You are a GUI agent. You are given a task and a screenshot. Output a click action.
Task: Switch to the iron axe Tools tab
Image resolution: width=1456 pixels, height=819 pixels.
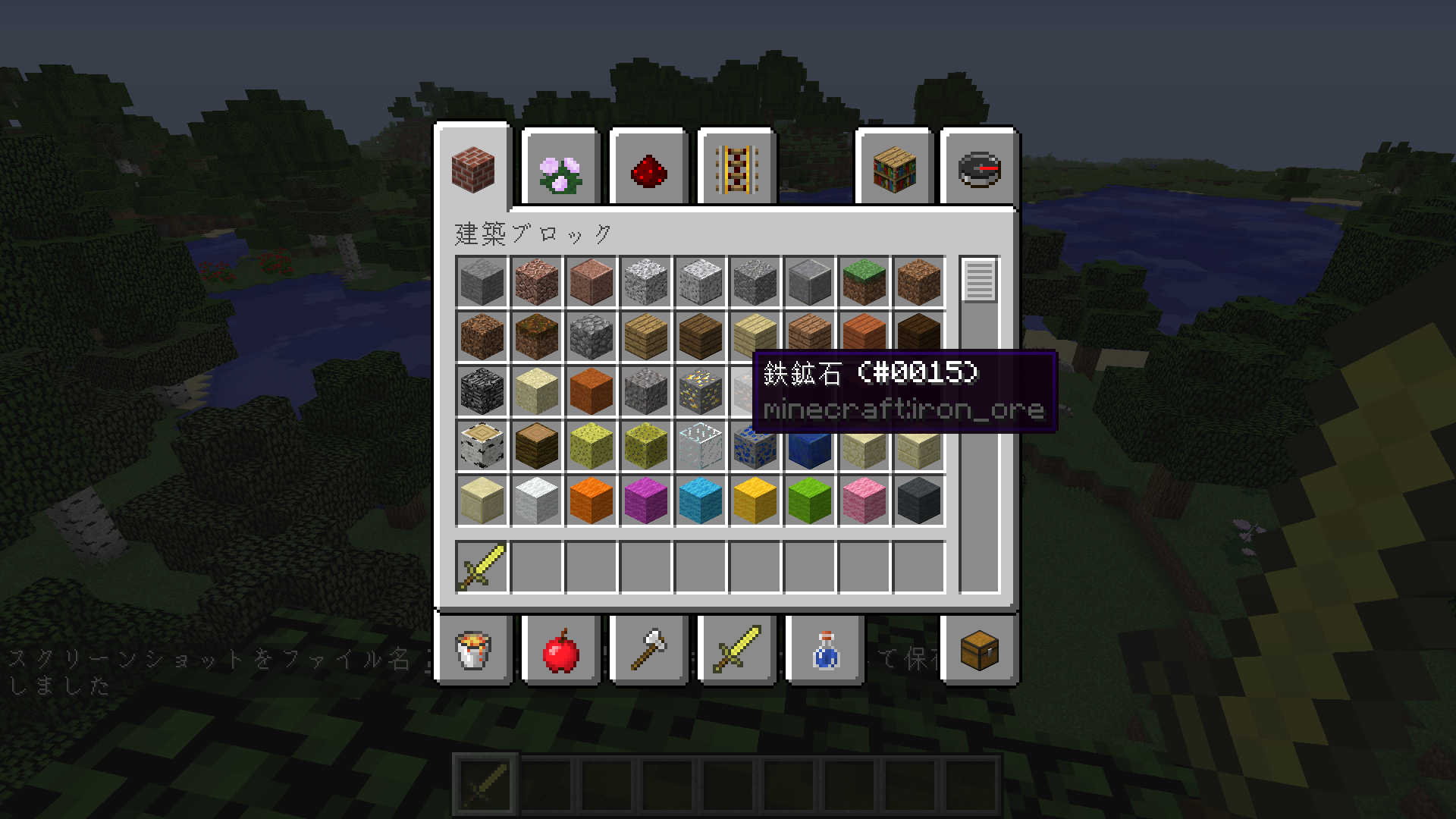[648, 651]
